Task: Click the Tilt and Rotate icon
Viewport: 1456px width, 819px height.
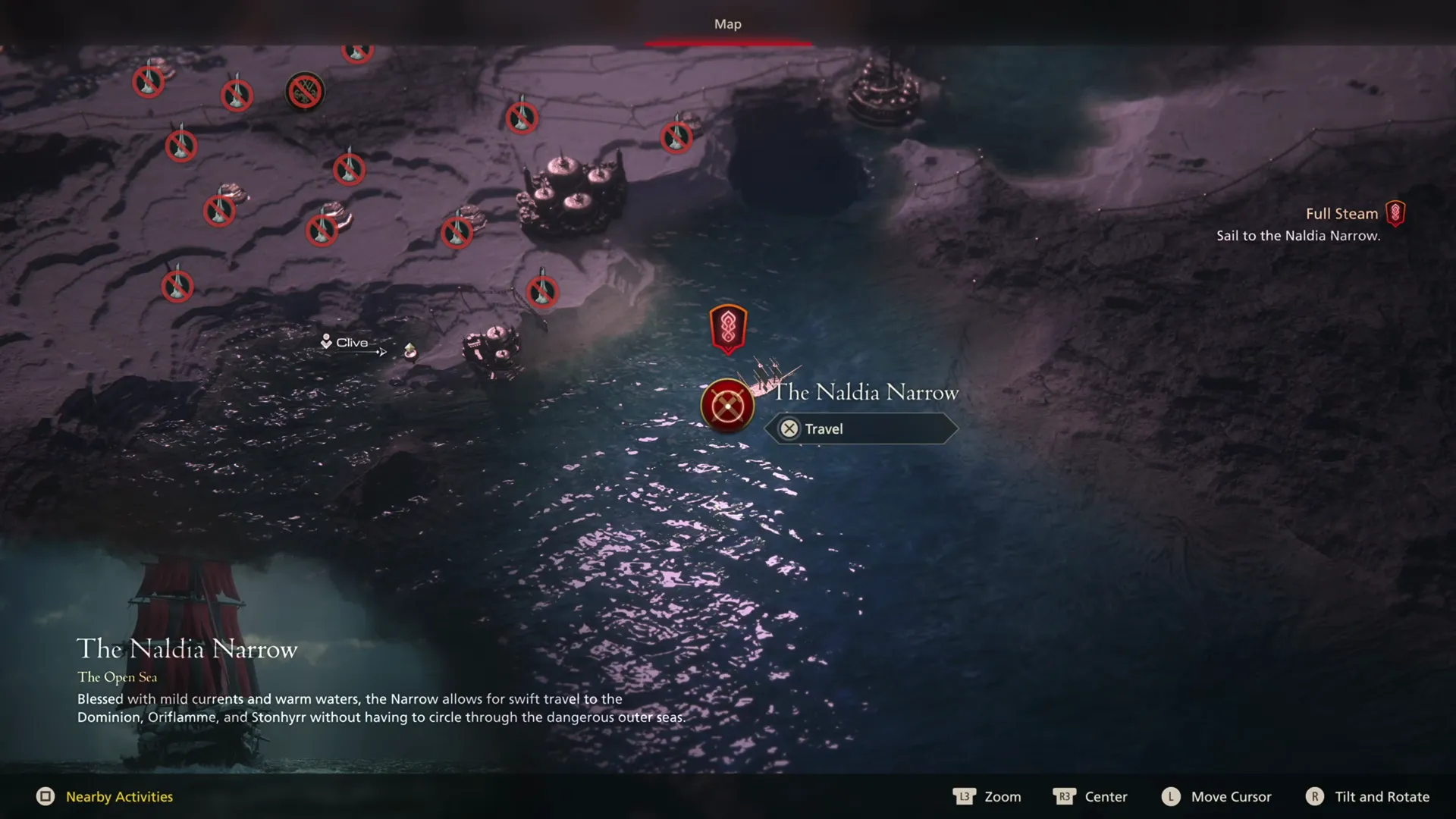Action: coord(1316,797)
